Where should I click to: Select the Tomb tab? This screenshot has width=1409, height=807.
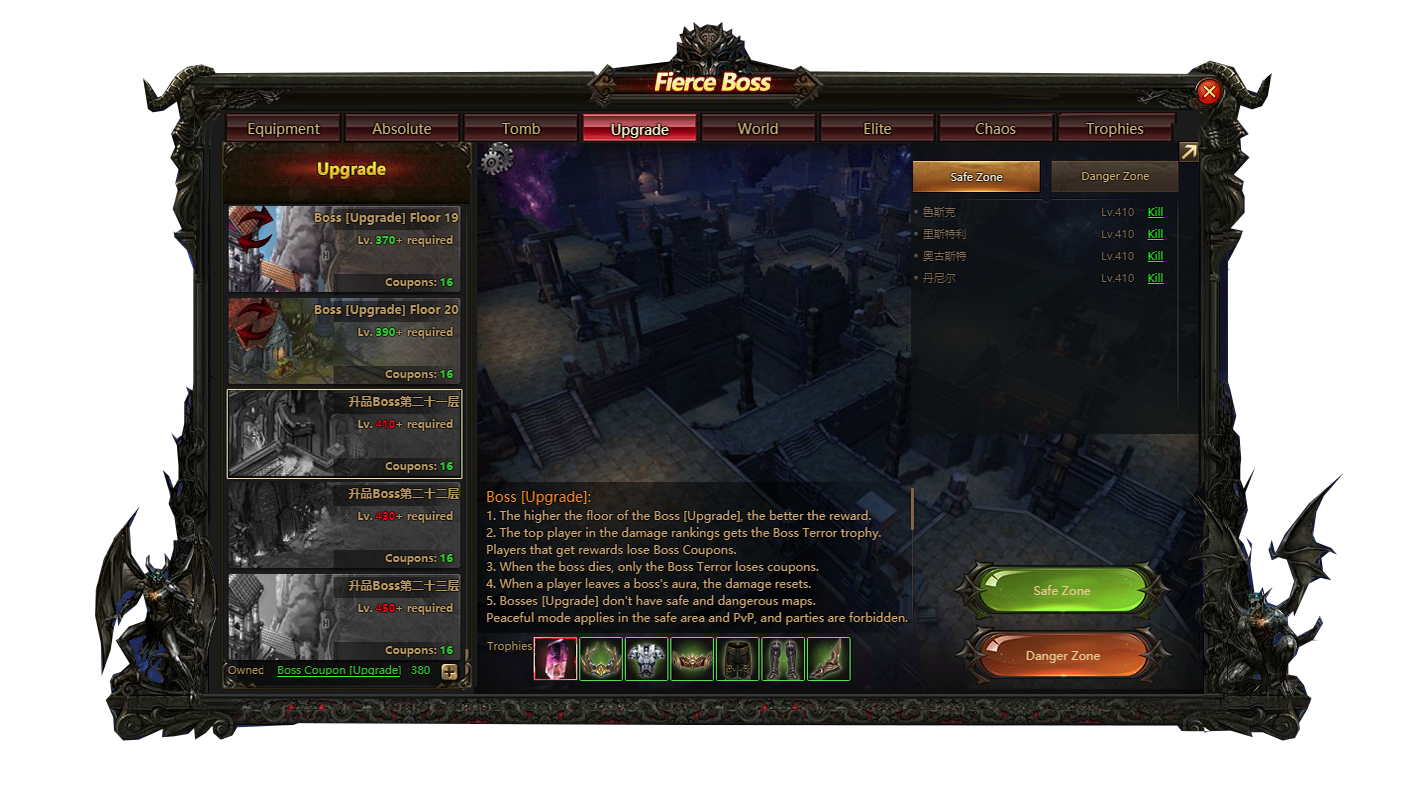[521, 129]
